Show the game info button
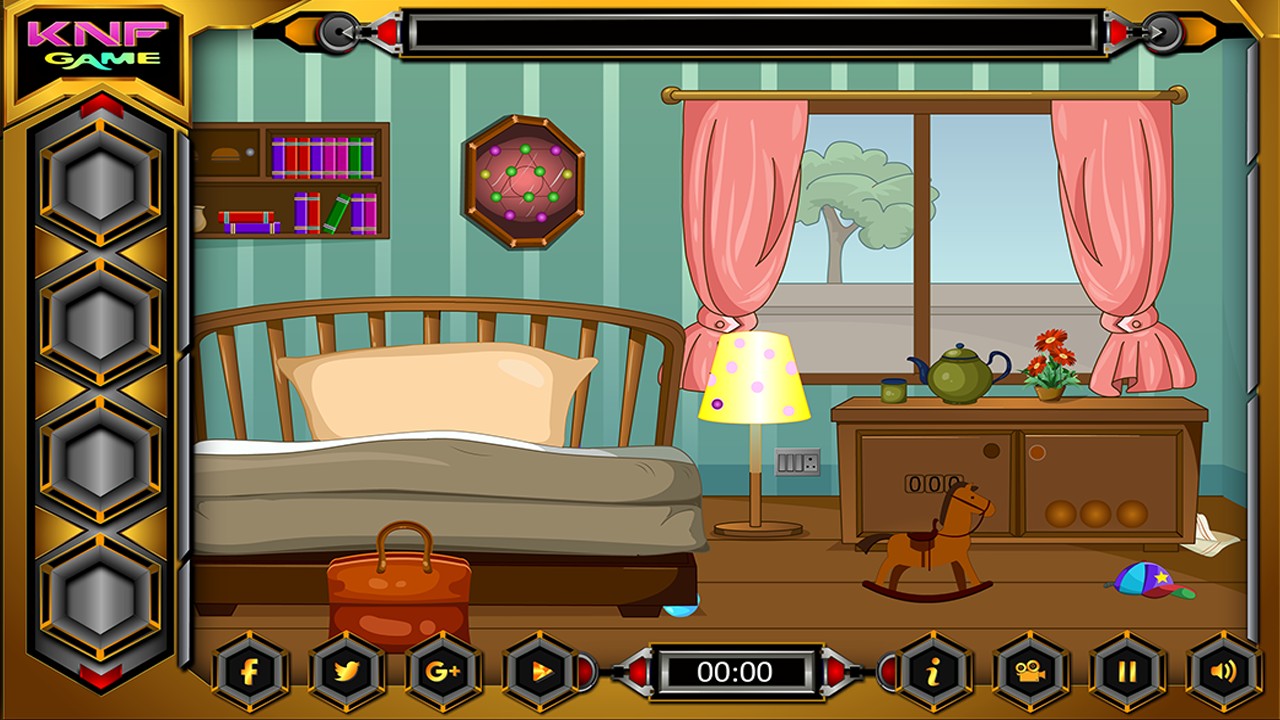 click(933, 671)
